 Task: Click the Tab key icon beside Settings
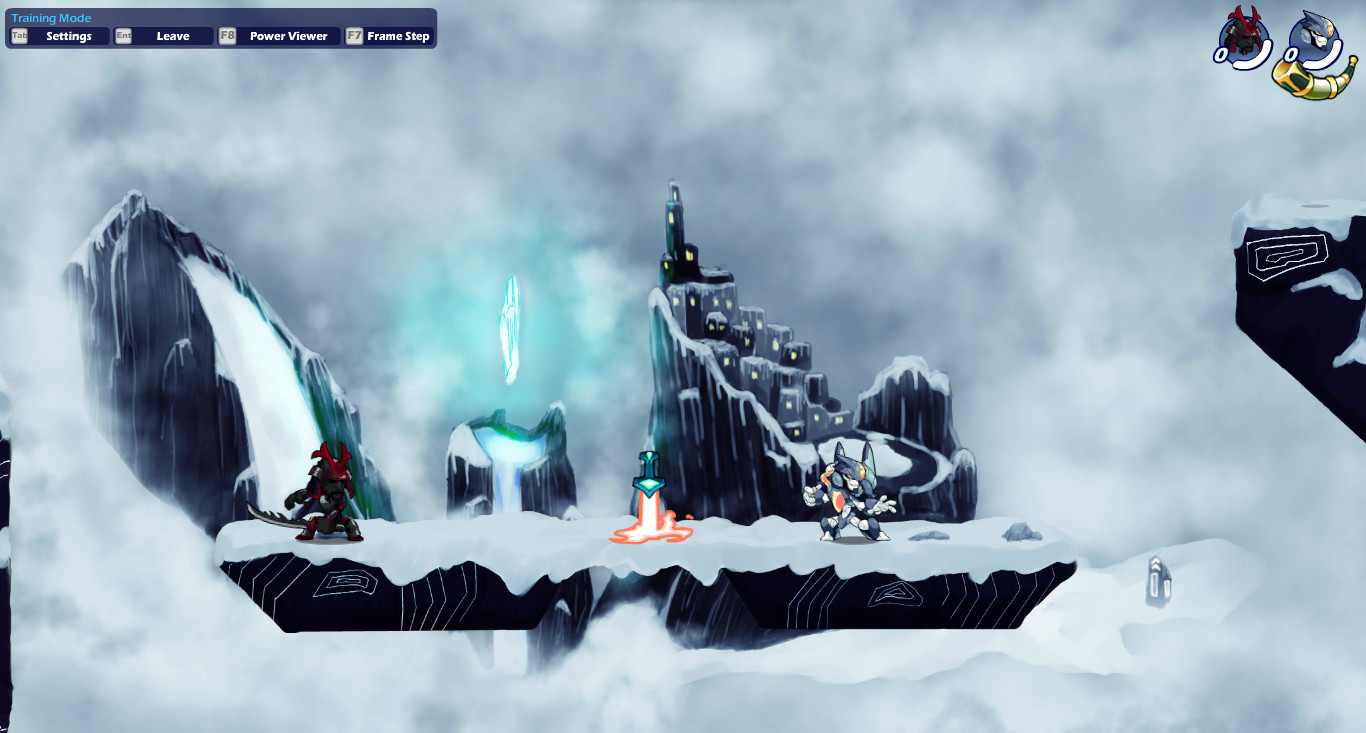coord(17,35)
